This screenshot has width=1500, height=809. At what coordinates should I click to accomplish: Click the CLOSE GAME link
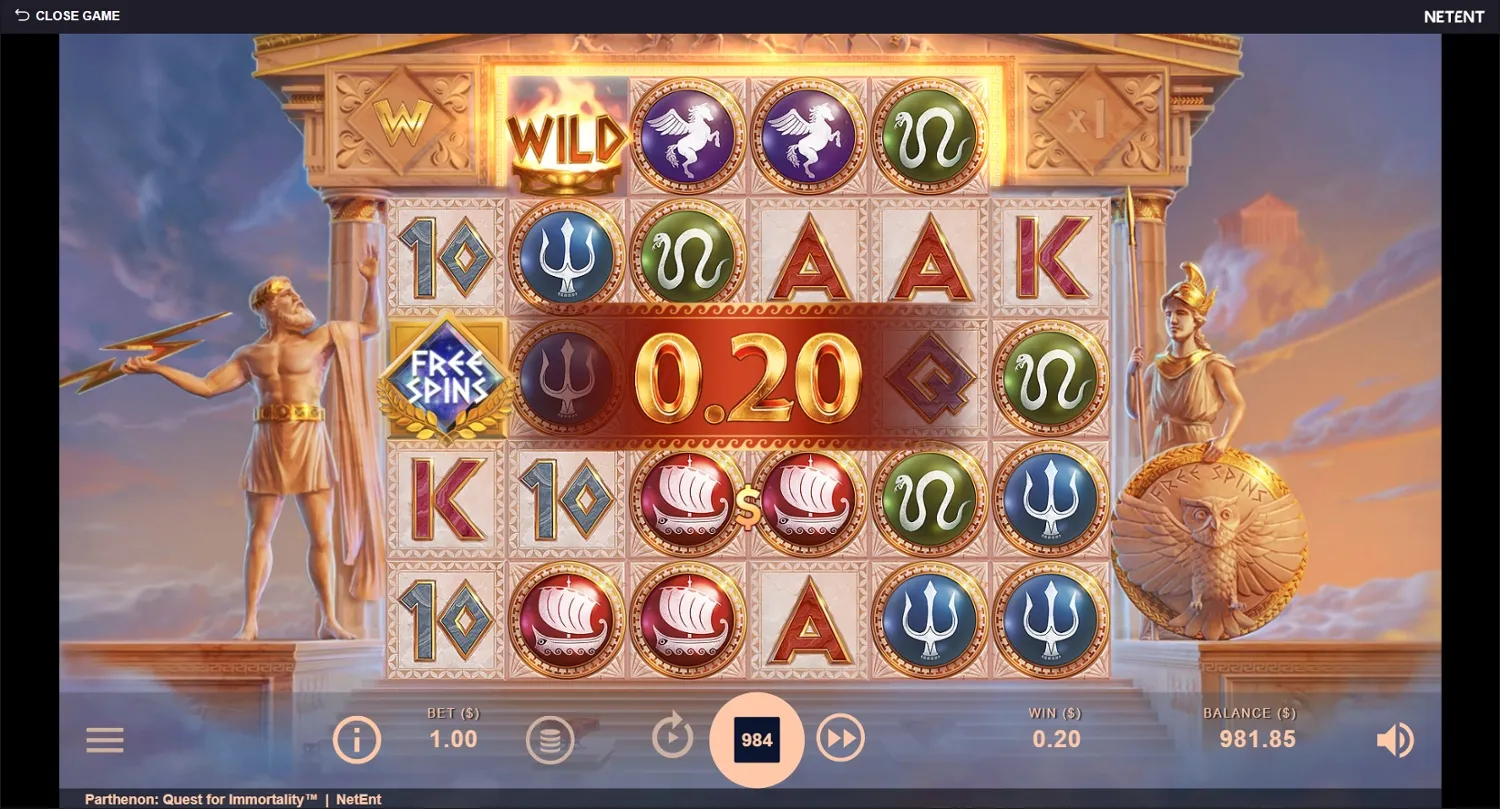78,15
